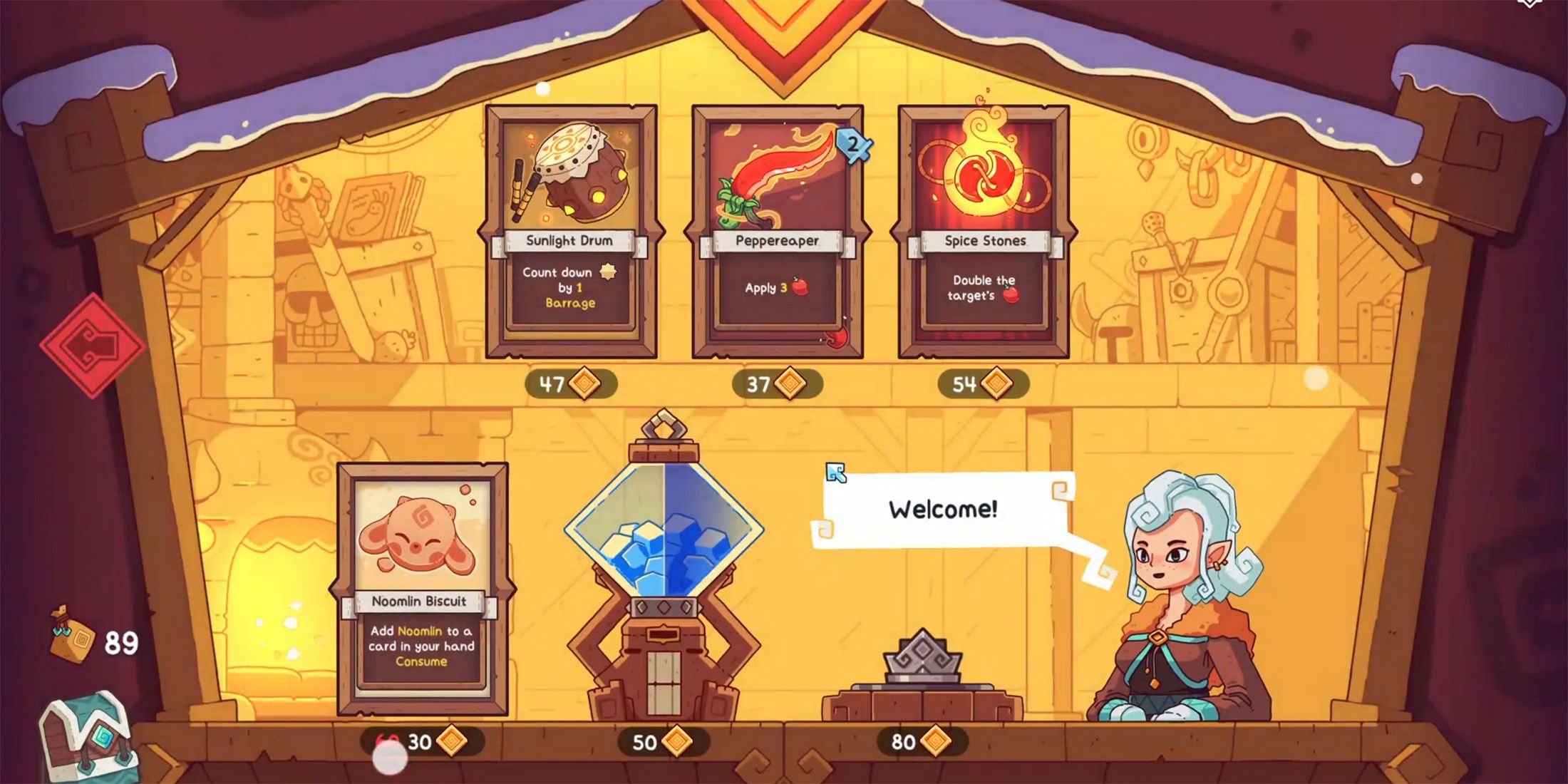Click the Sunlight Drum name plate
The width and height of the screenshot is (1568, 784).
[x=569, y=241]
